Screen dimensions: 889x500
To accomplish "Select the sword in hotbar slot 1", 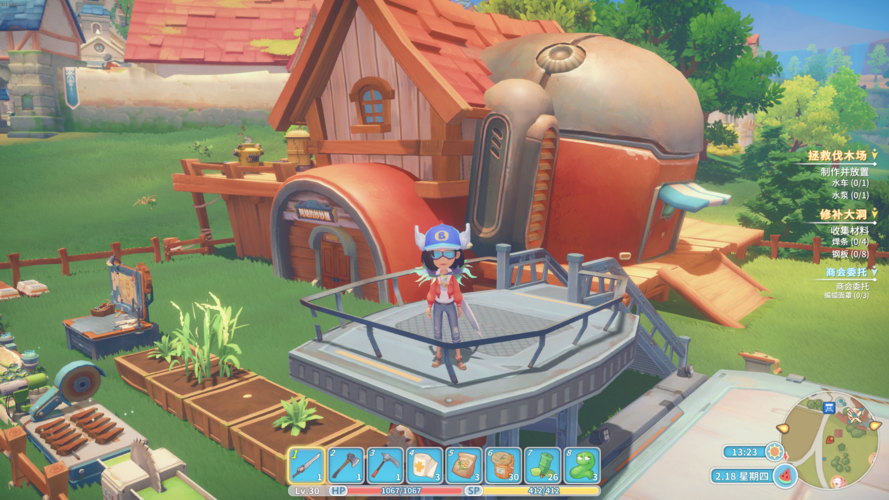I will (307, 465).
